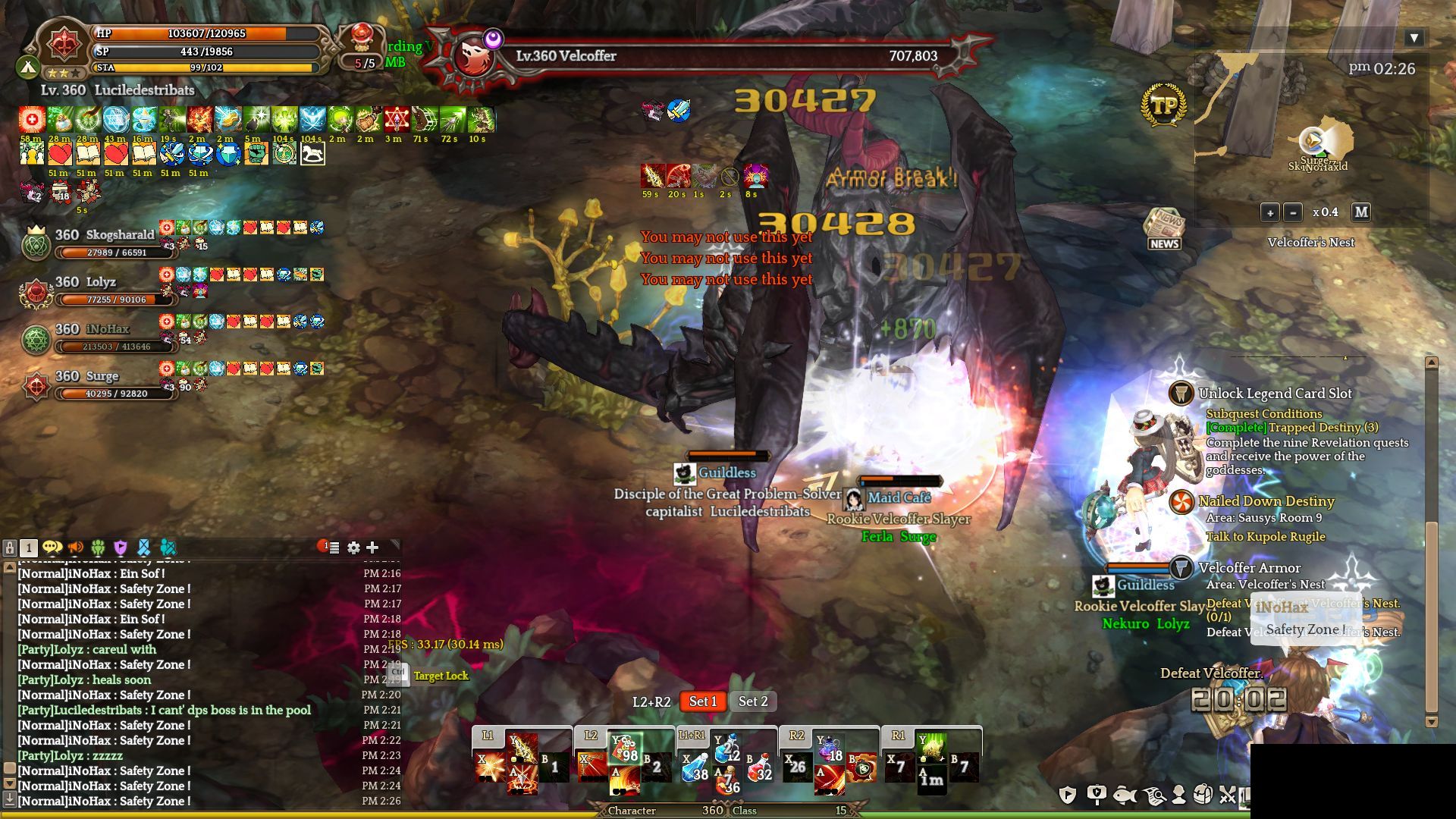This screenshot has width=1456, height=819.
Task: Select the shout megaphone chat icon
Action: click(x=75, y=548)
